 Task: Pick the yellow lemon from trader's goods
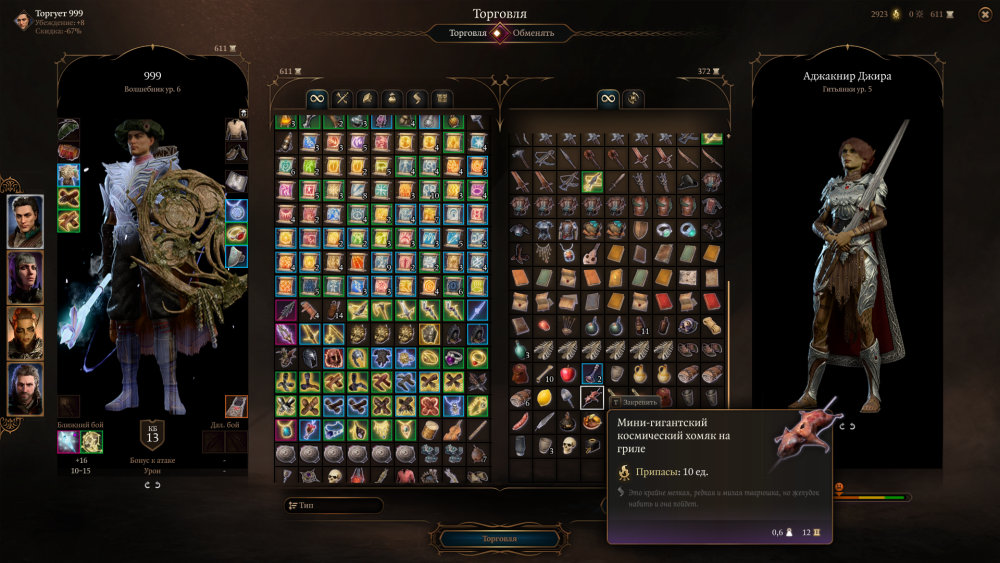click(544, 398)
